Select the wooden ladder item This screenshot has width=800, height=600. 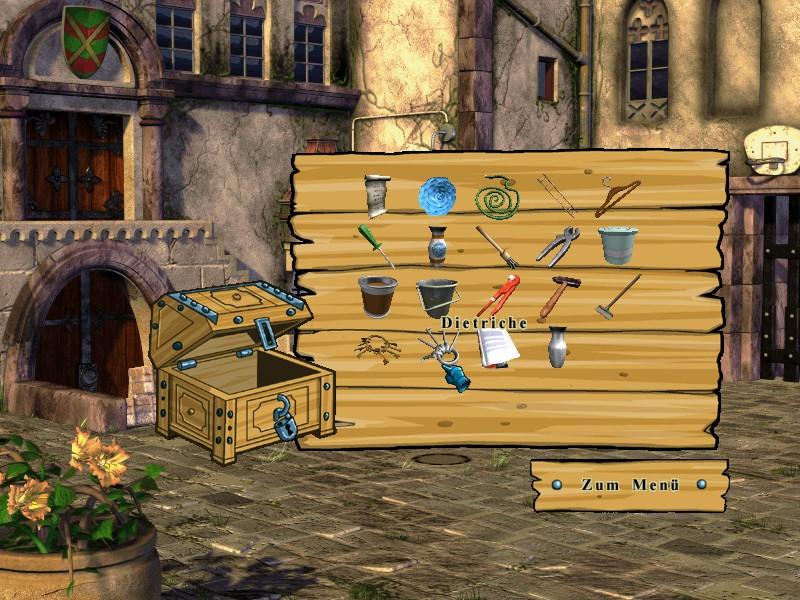click(x=555, y=194)
